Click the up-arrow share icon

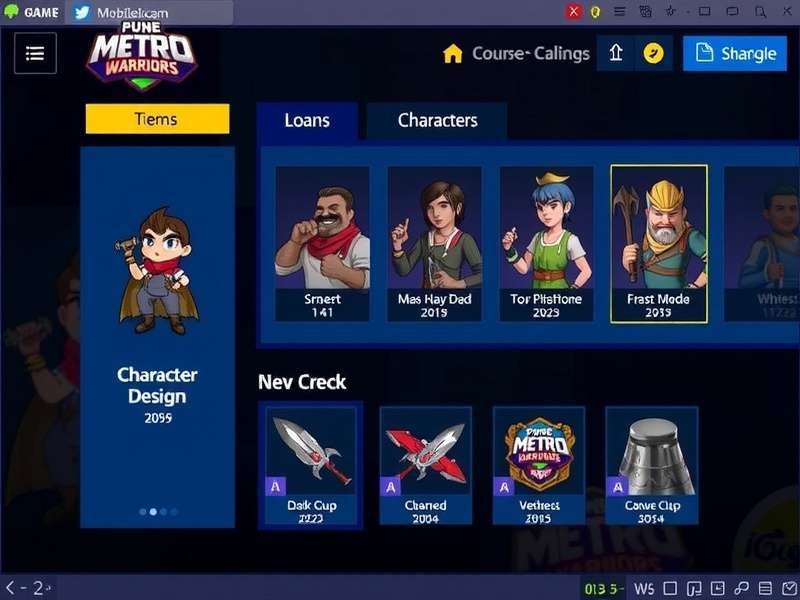click(x=616, y=54)
